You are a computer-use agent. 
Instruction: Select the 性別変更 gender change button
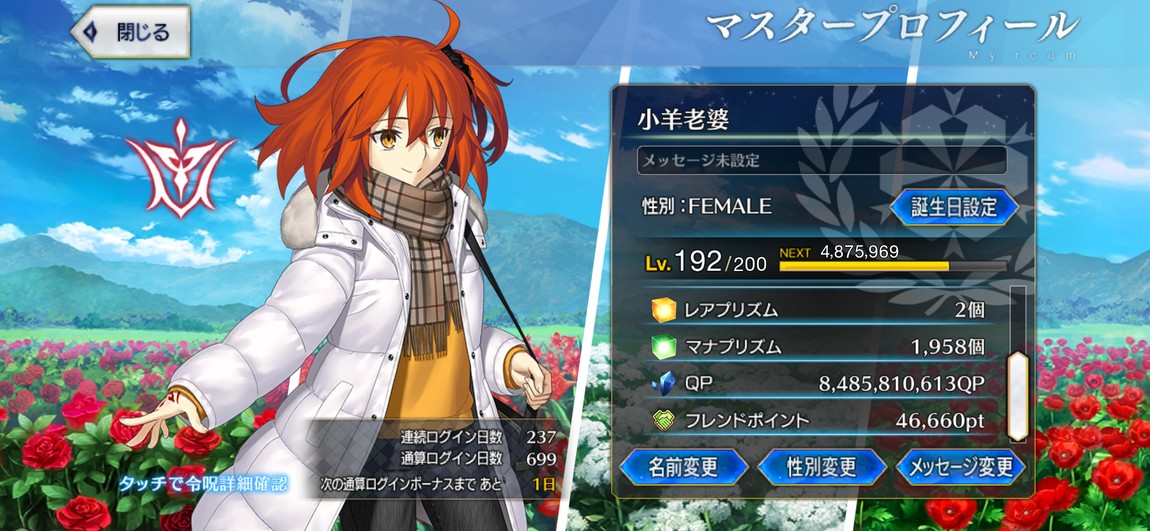point(821,466)
